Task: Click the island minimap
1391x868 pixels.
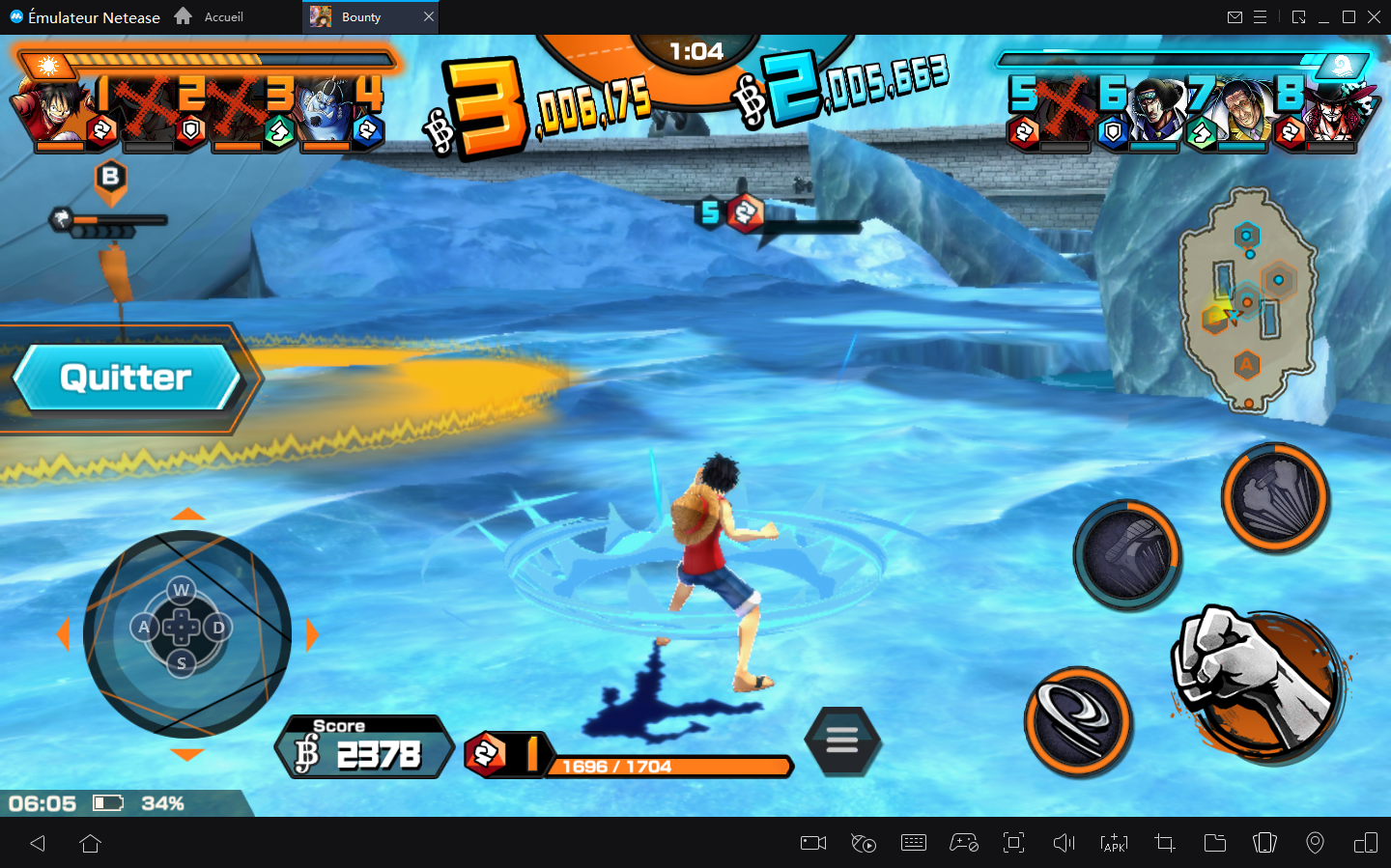Action: [1247, 299]
